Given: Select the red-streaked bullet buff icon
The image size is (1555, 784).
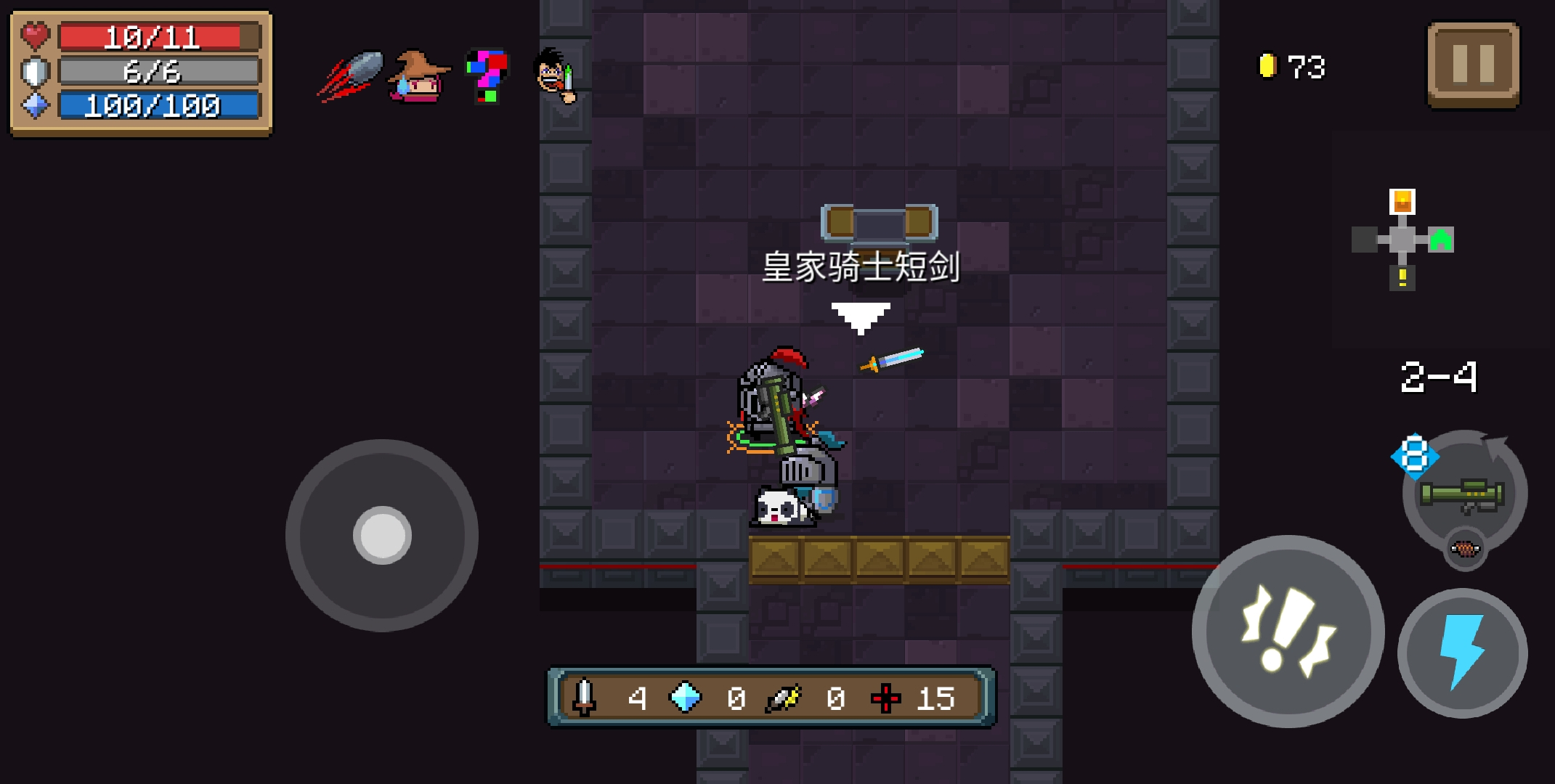Looking at the screenshot, I should (352, 75).
